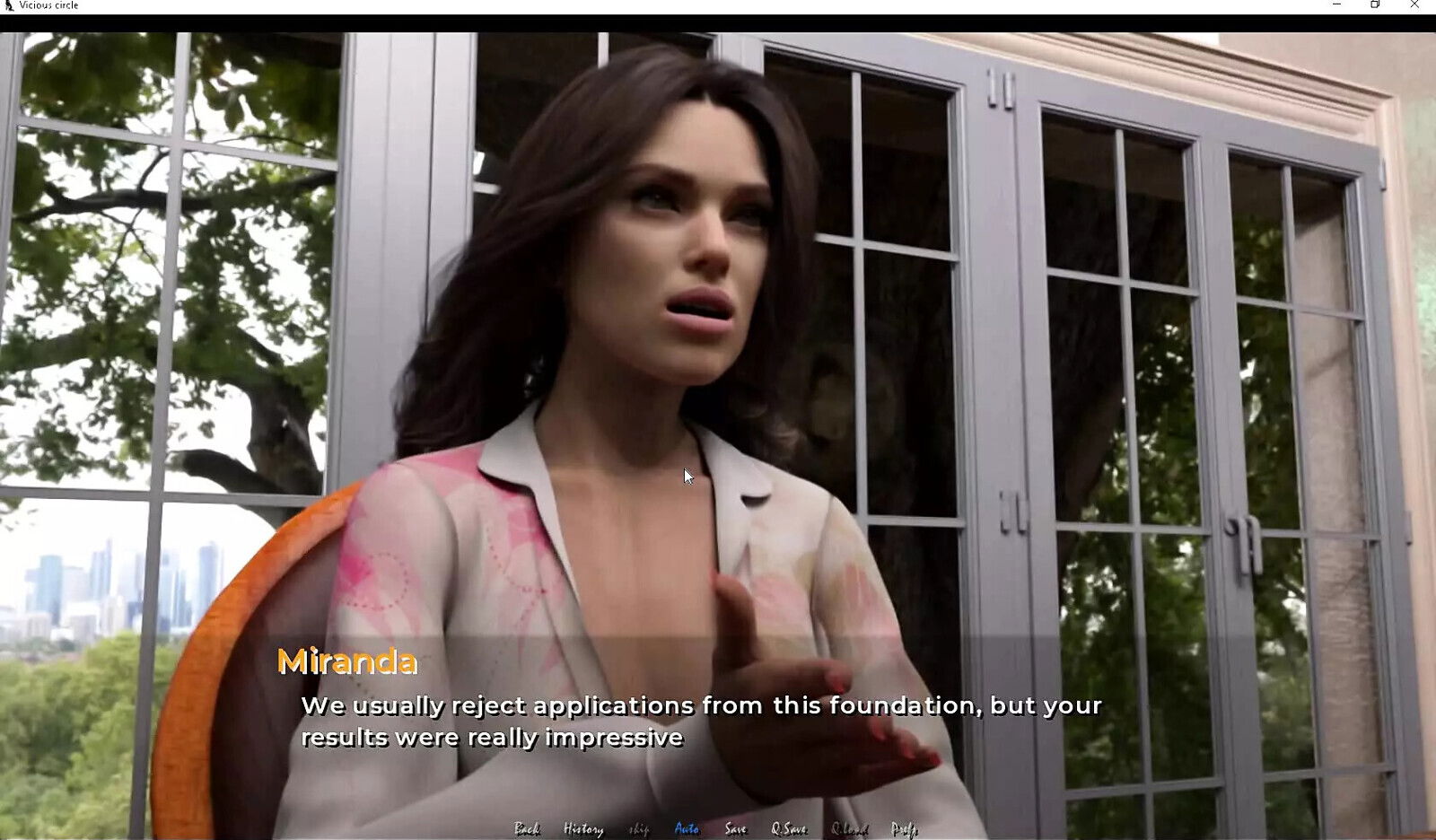Open the Save game screen
This screenshot has width=1436, height=840.
point(735,829)
